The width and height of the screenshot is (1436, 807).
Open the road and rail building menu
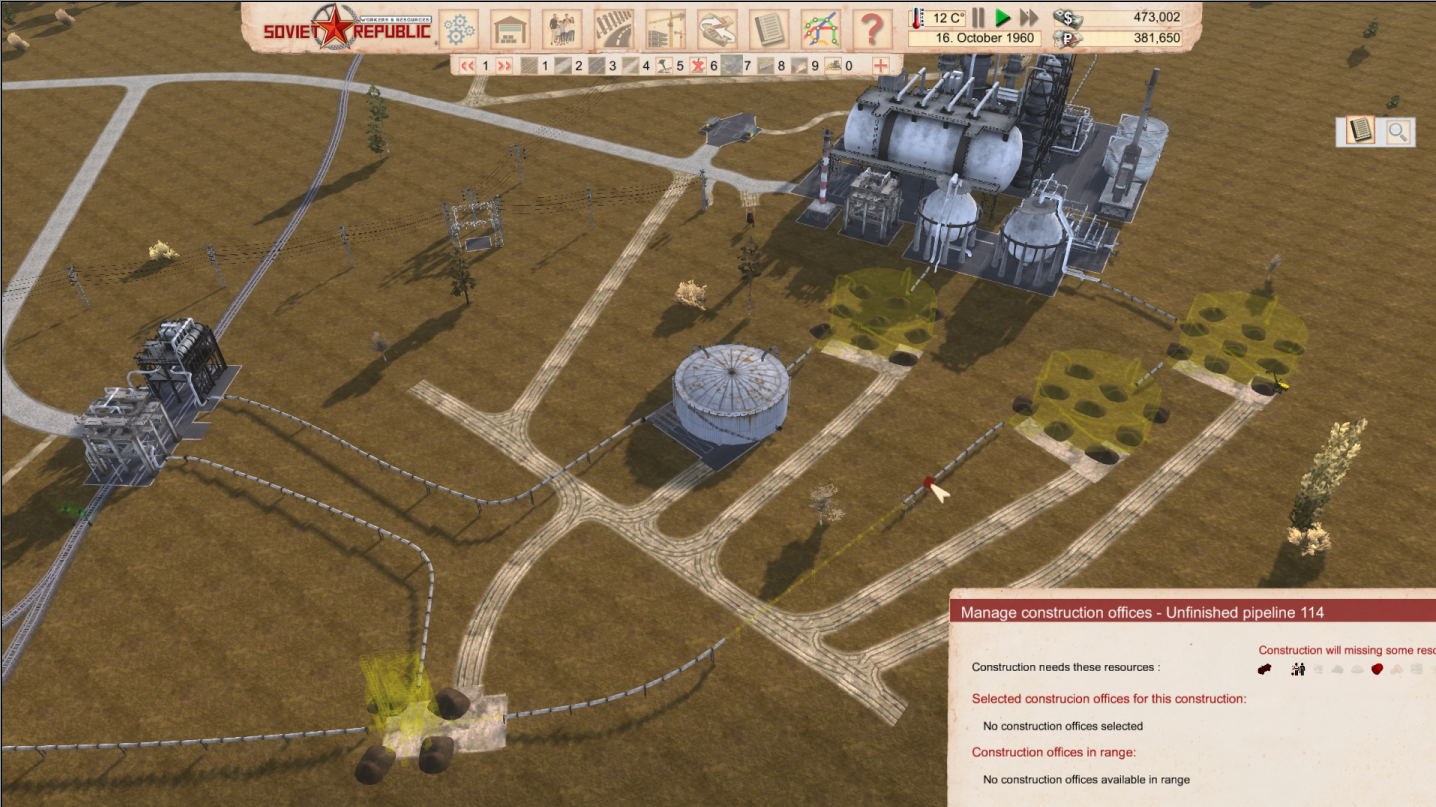coord(613,28)
